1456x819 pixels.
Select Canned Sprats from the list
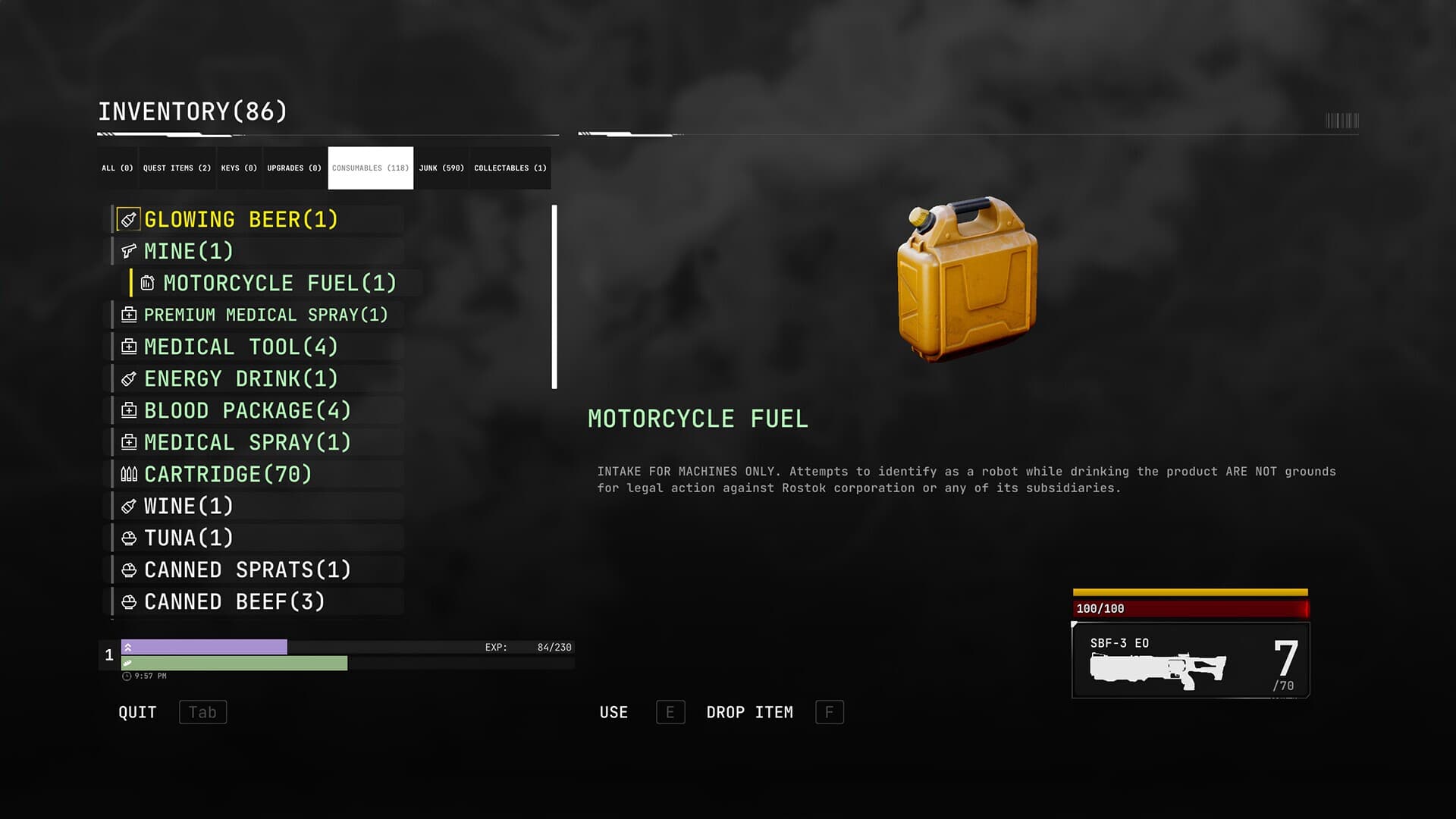pos(247,570)
